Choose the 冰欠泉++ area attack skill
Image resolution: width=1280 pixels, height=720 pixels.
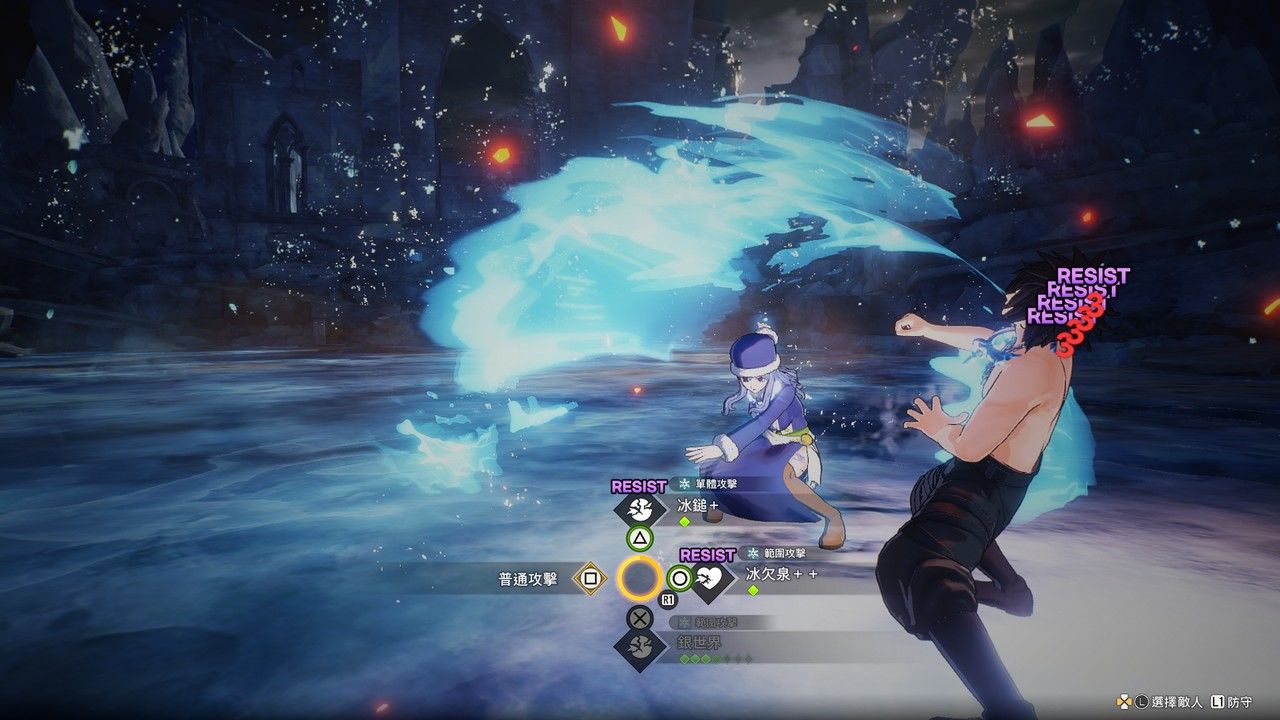click(x=781, y=574)
